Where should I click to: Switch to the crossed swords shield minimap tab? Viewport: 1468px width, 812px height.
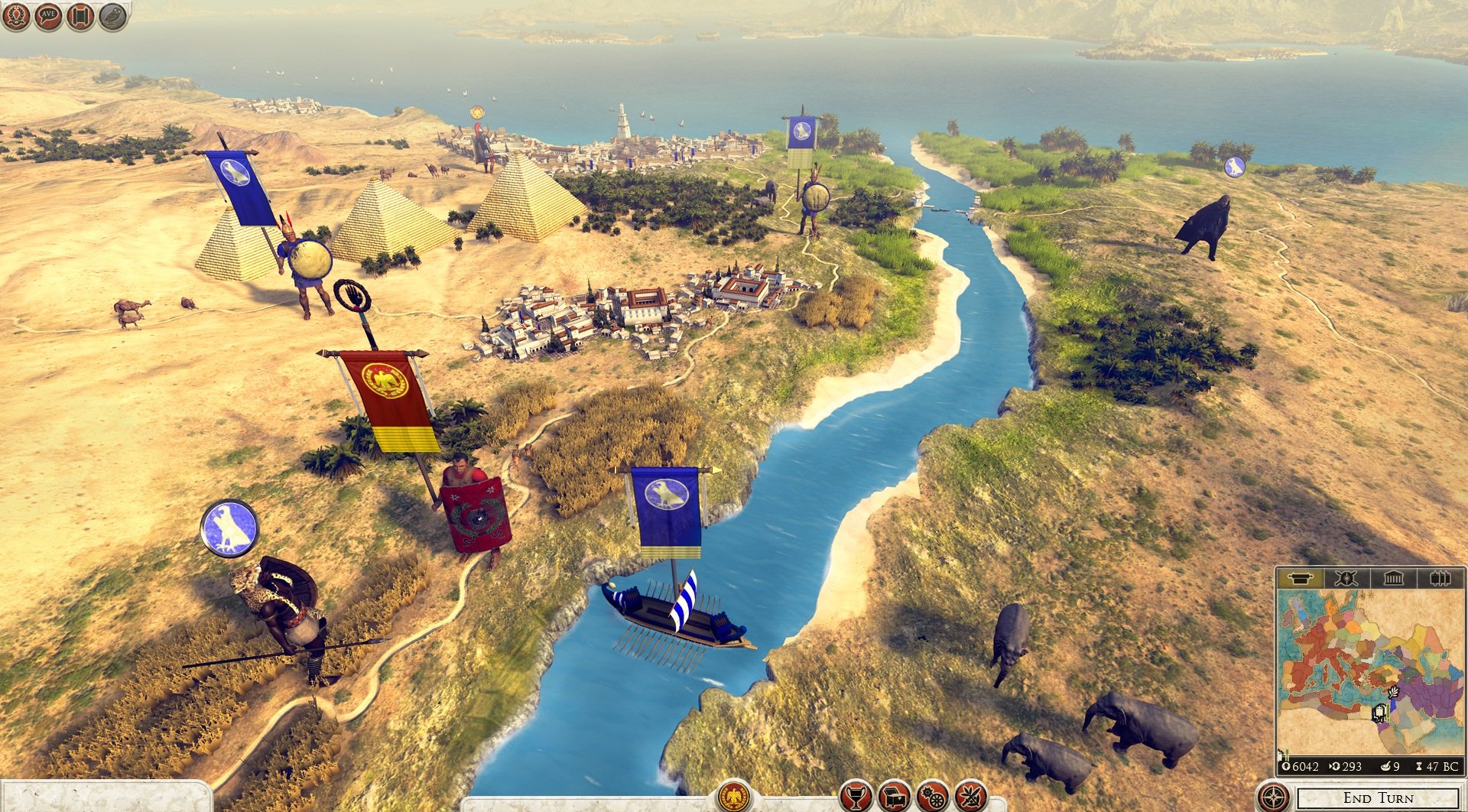[1346, 578]
